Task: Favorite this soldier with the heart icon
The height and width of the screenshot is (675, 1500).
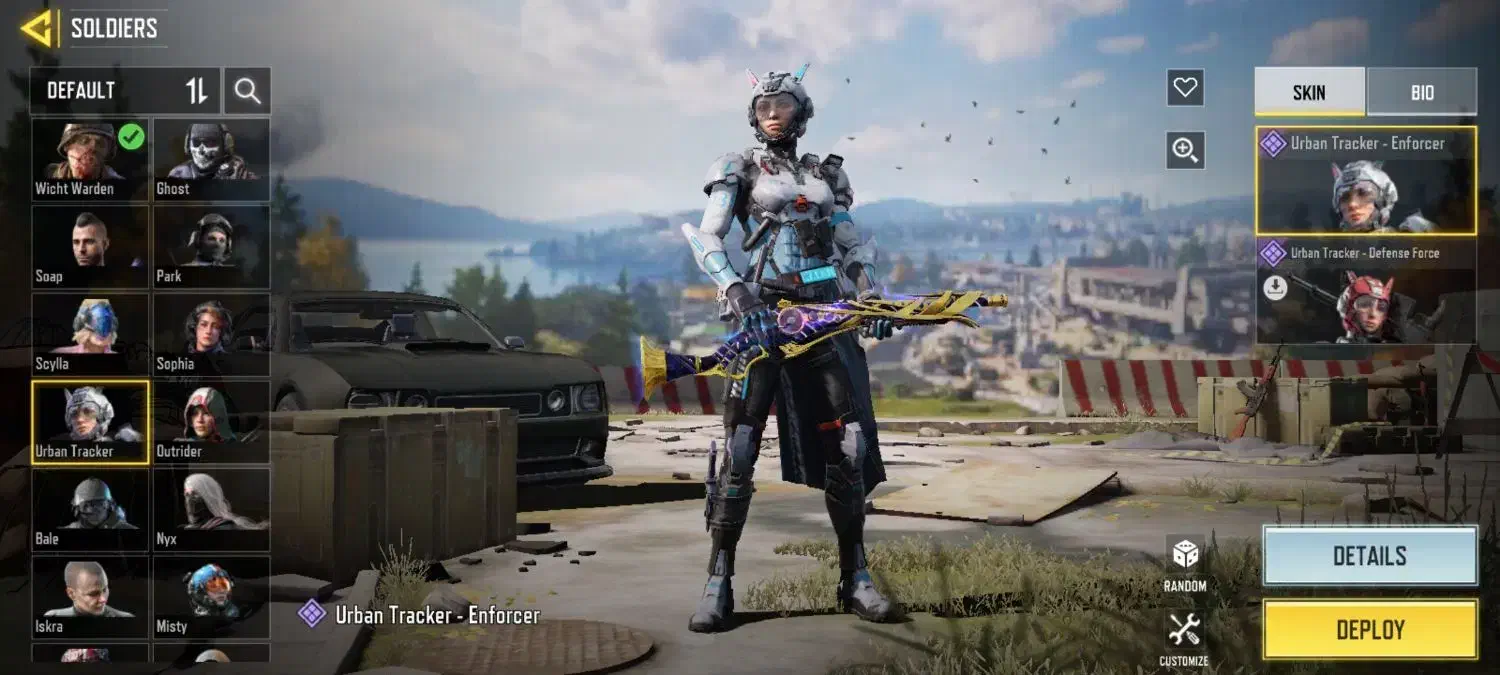Action: 1185,88
